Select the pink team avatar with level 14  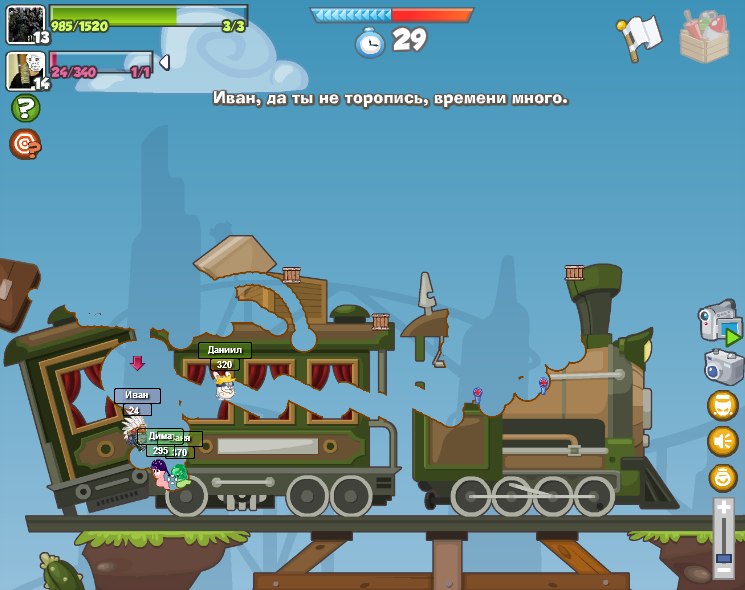tap(26, 71)
